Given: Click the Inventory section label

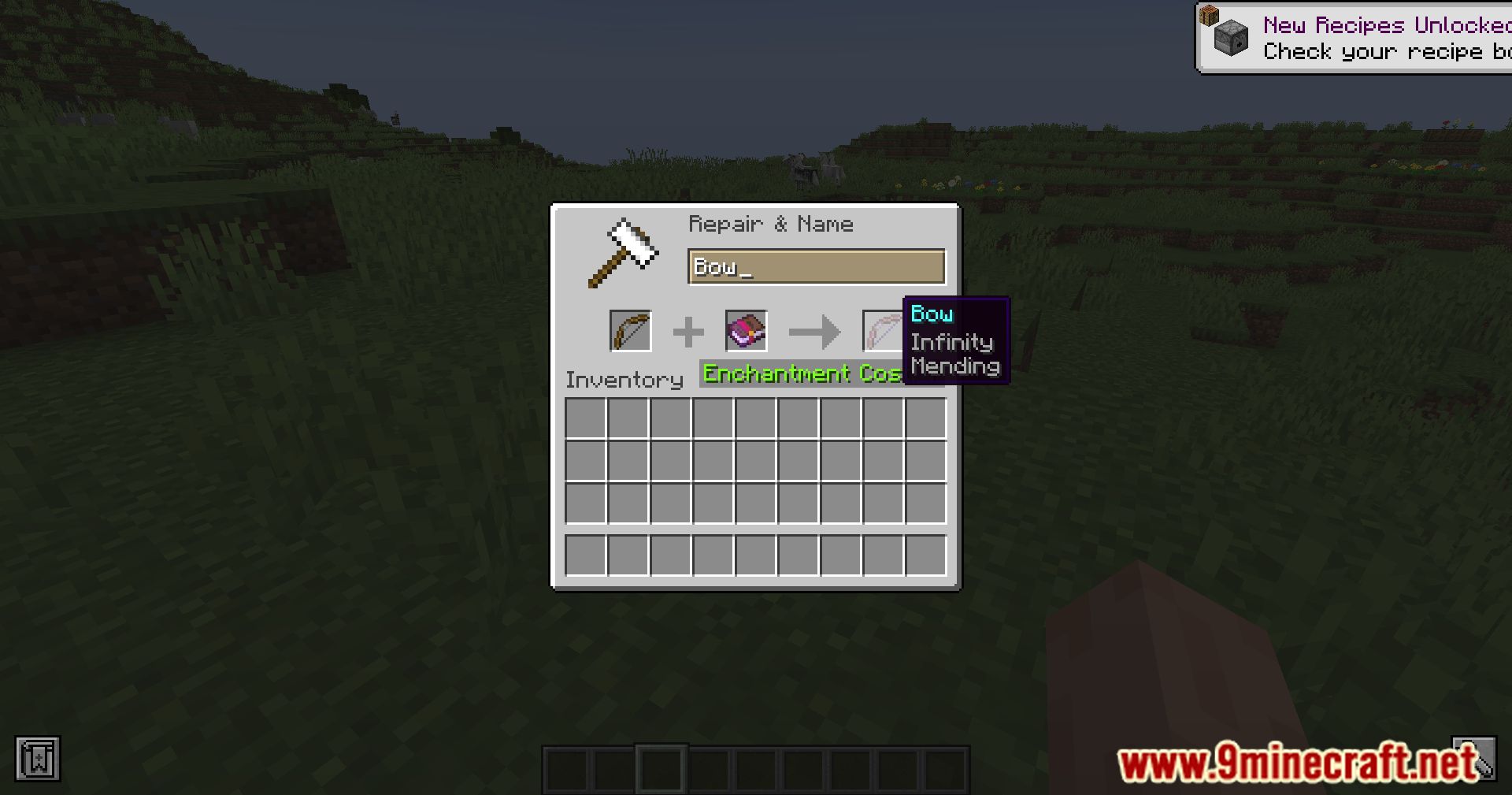Looking at the screenshot, I should tap(624, 380).
